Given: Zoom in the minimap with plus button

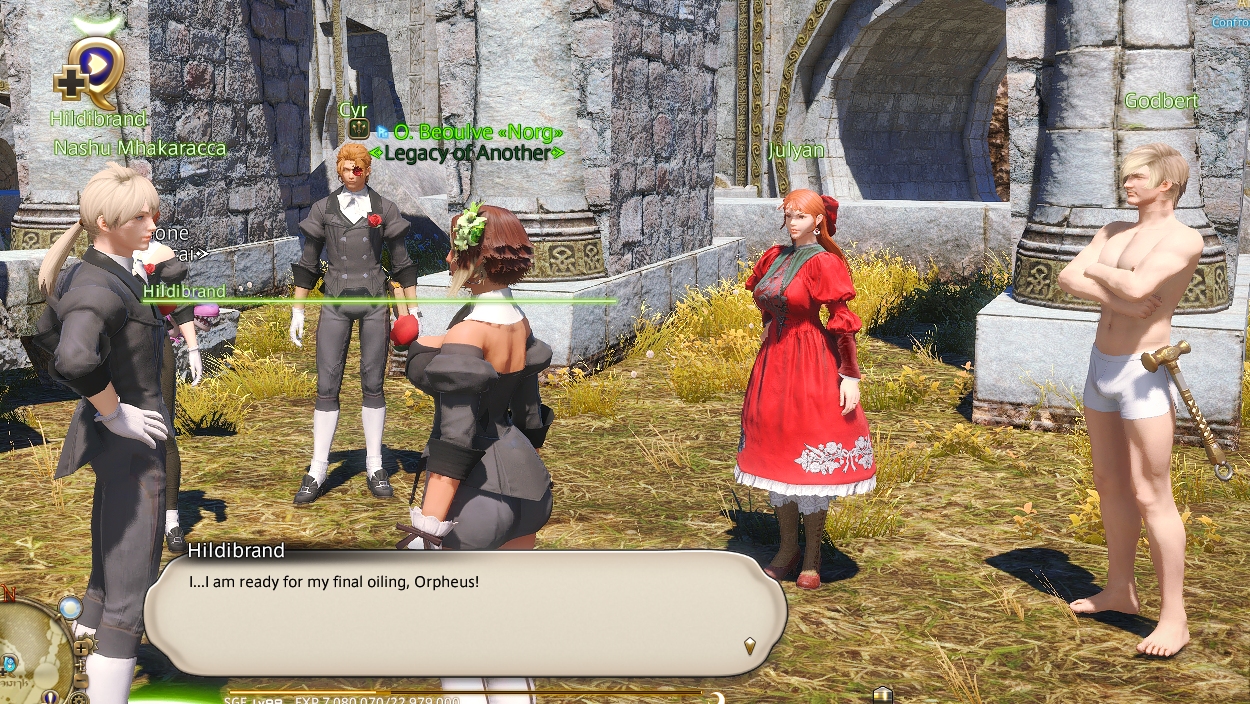Looking at the screenshot, I should click(x=83, y=647).
